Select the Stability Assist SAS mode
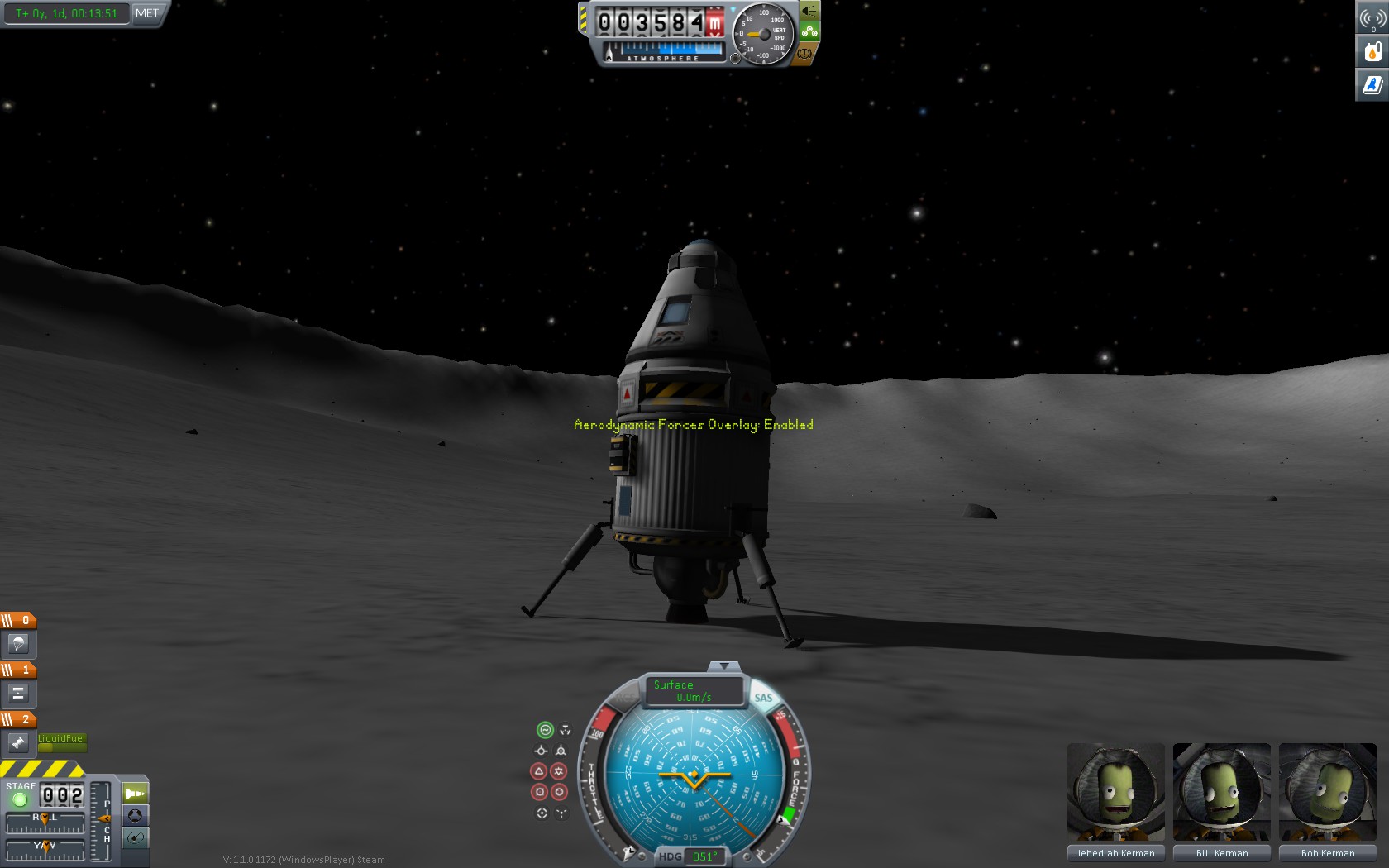Image resolution: width=1389 pixels, height=868 pixels. pyautogui.click(x=545, y=730)
